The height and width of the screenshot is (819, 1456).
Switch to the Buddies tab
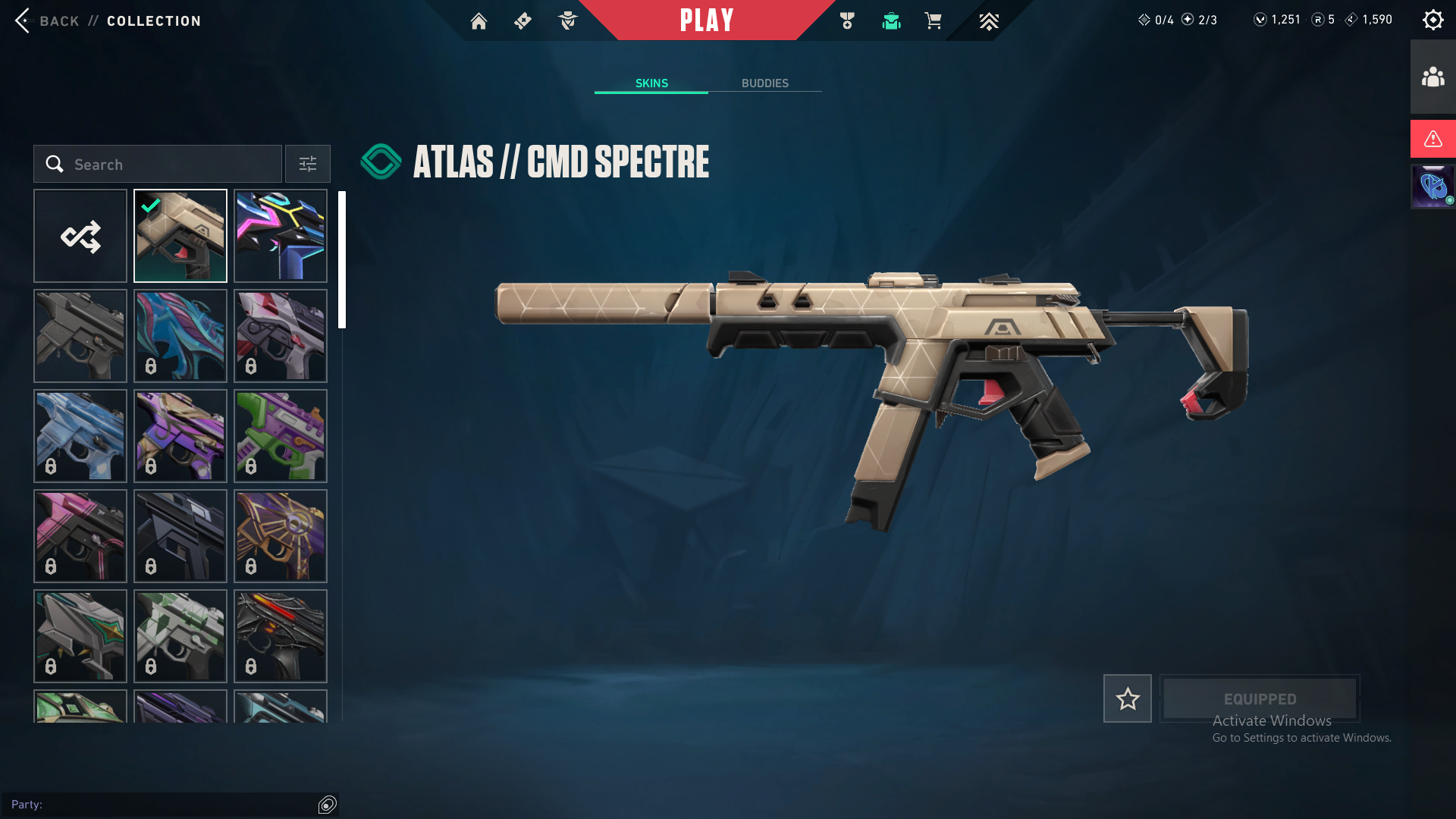point(764,83)
